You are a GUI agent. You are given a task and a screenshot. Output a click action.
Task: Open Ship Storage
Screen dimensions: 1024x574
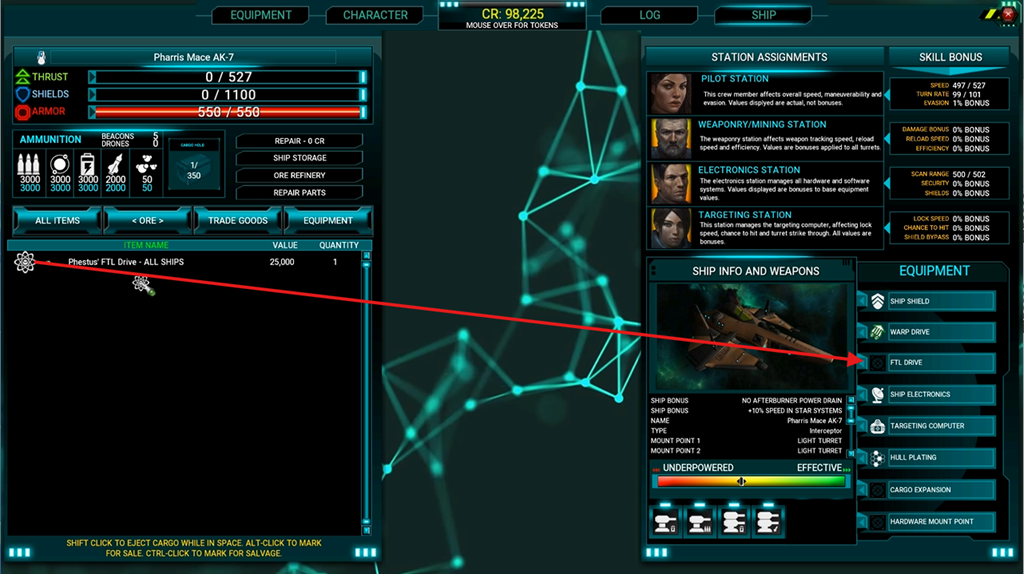(x=299, y=158)
